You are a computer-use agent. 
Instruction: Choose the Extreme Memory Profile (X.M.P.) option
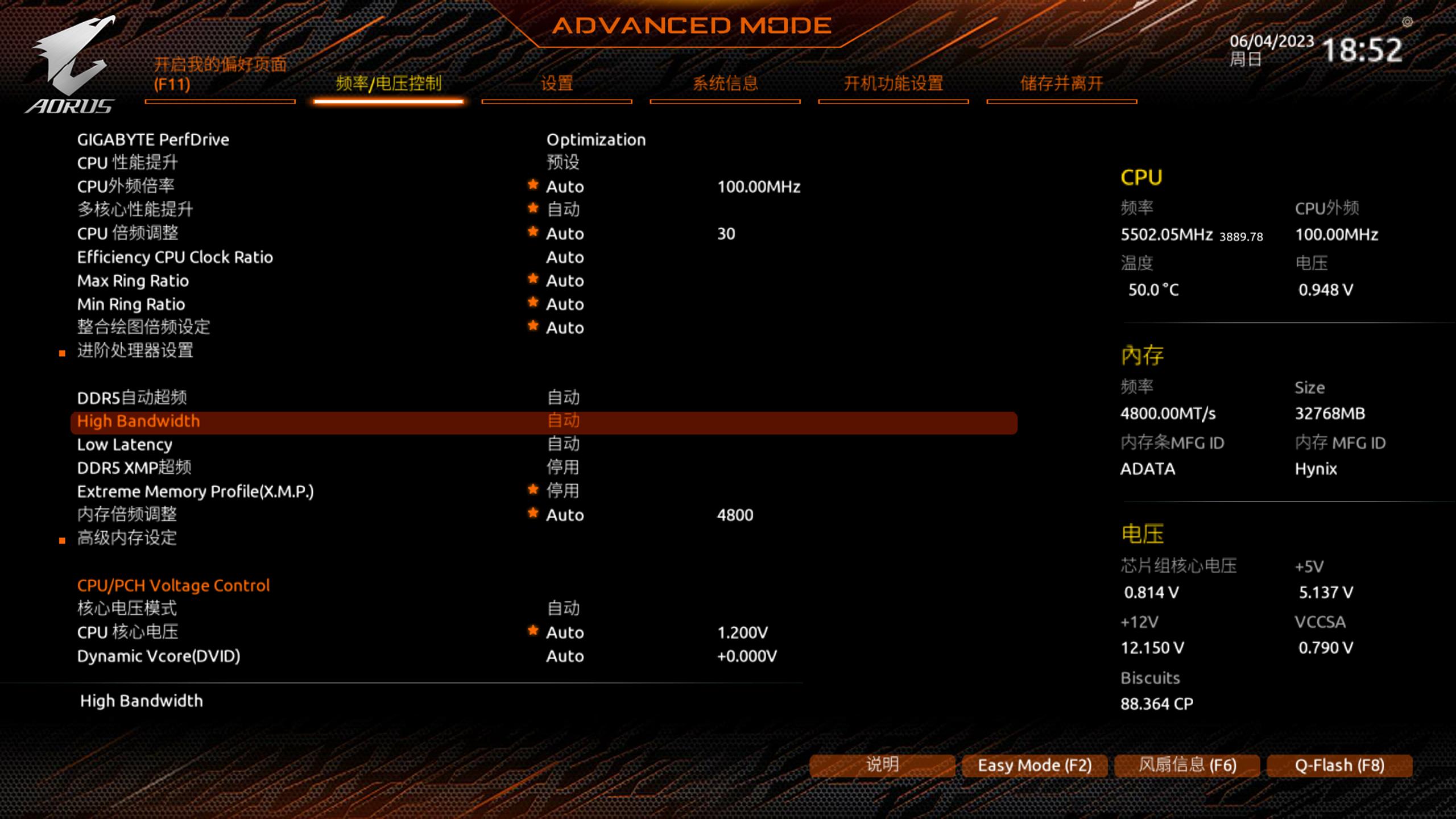click(x=195, y=491)
